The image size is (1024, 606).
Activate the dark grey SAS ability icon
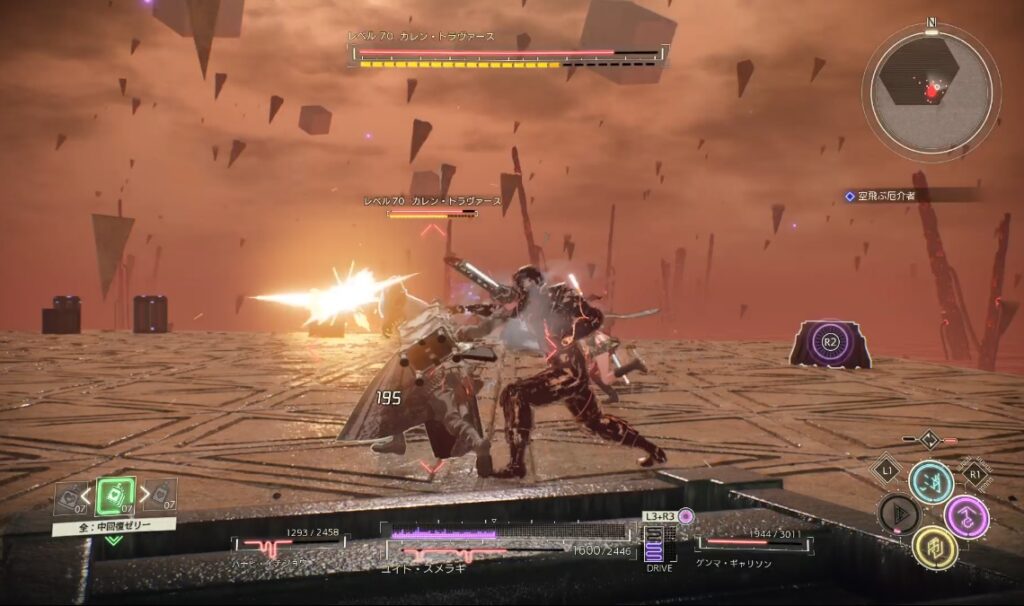tap(898, 514)
